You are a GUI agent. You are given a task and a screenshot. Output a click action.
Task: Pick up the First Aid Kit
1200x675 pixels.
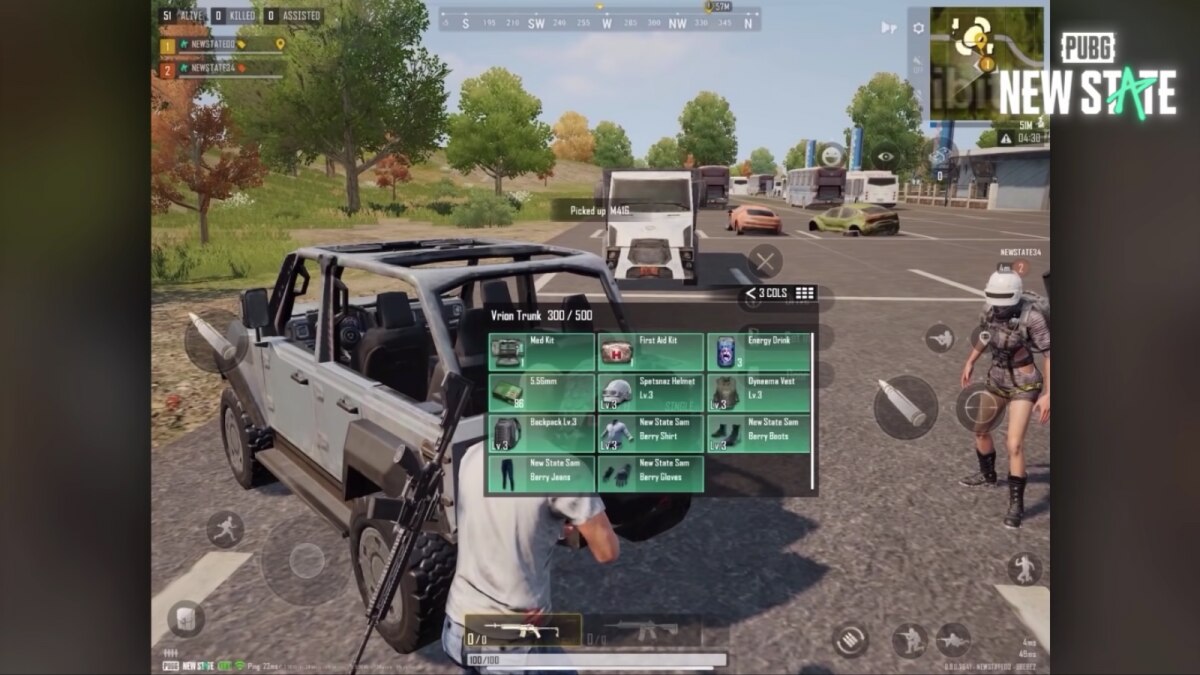click(650, 352)
